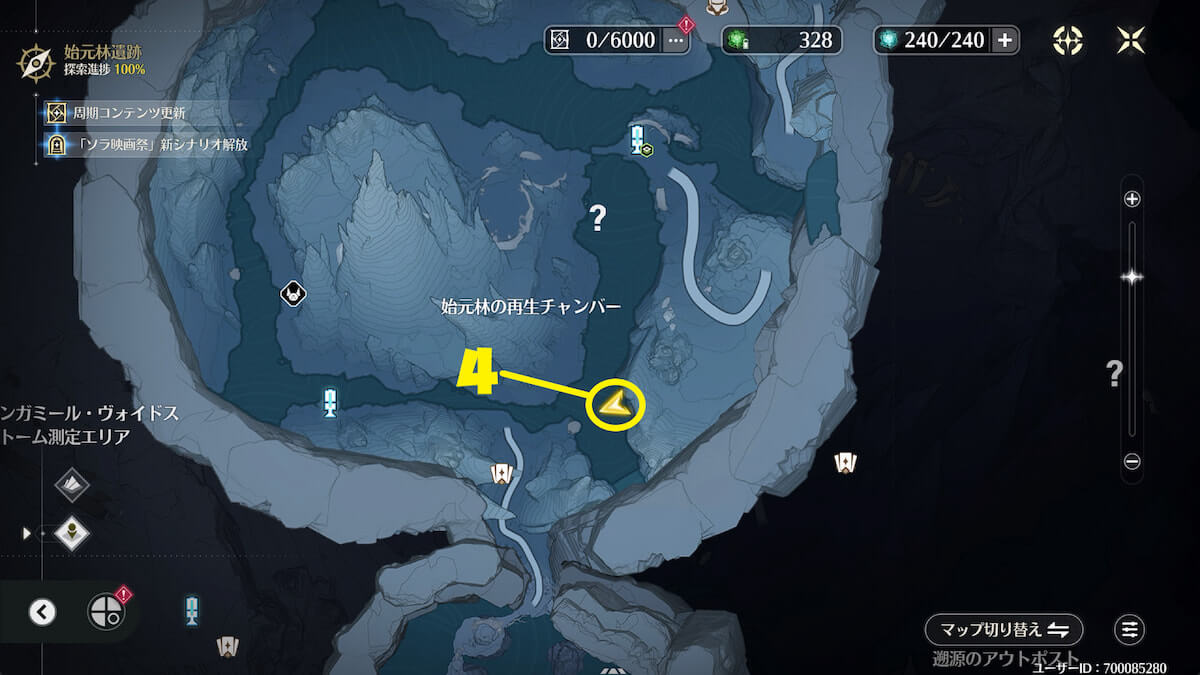Add more Waveplates with the plus button
This screenshot has width=1200, height=675.
pyautogui.click(x=1005, y=40)
